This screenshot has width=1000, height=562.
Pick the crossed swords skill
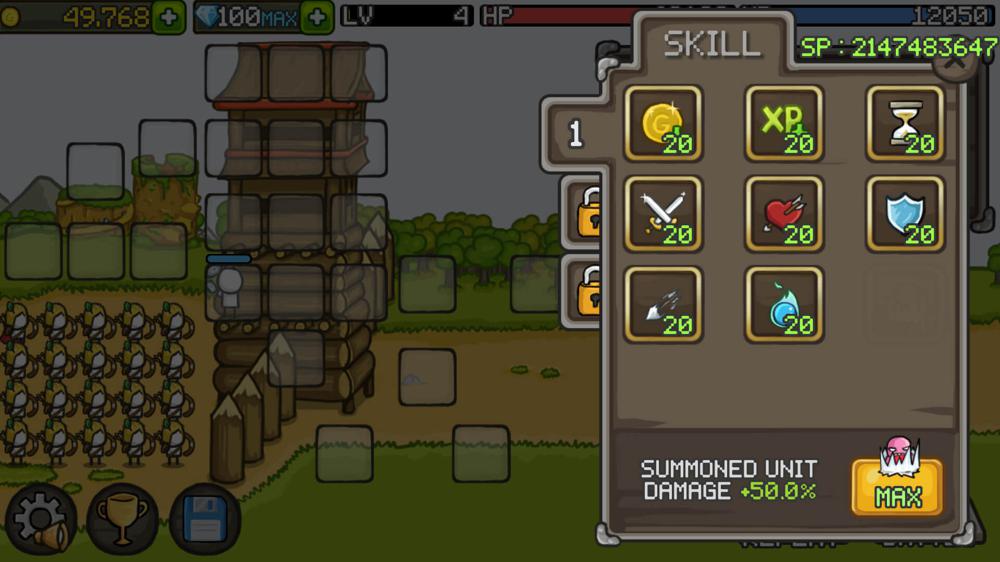663,213
